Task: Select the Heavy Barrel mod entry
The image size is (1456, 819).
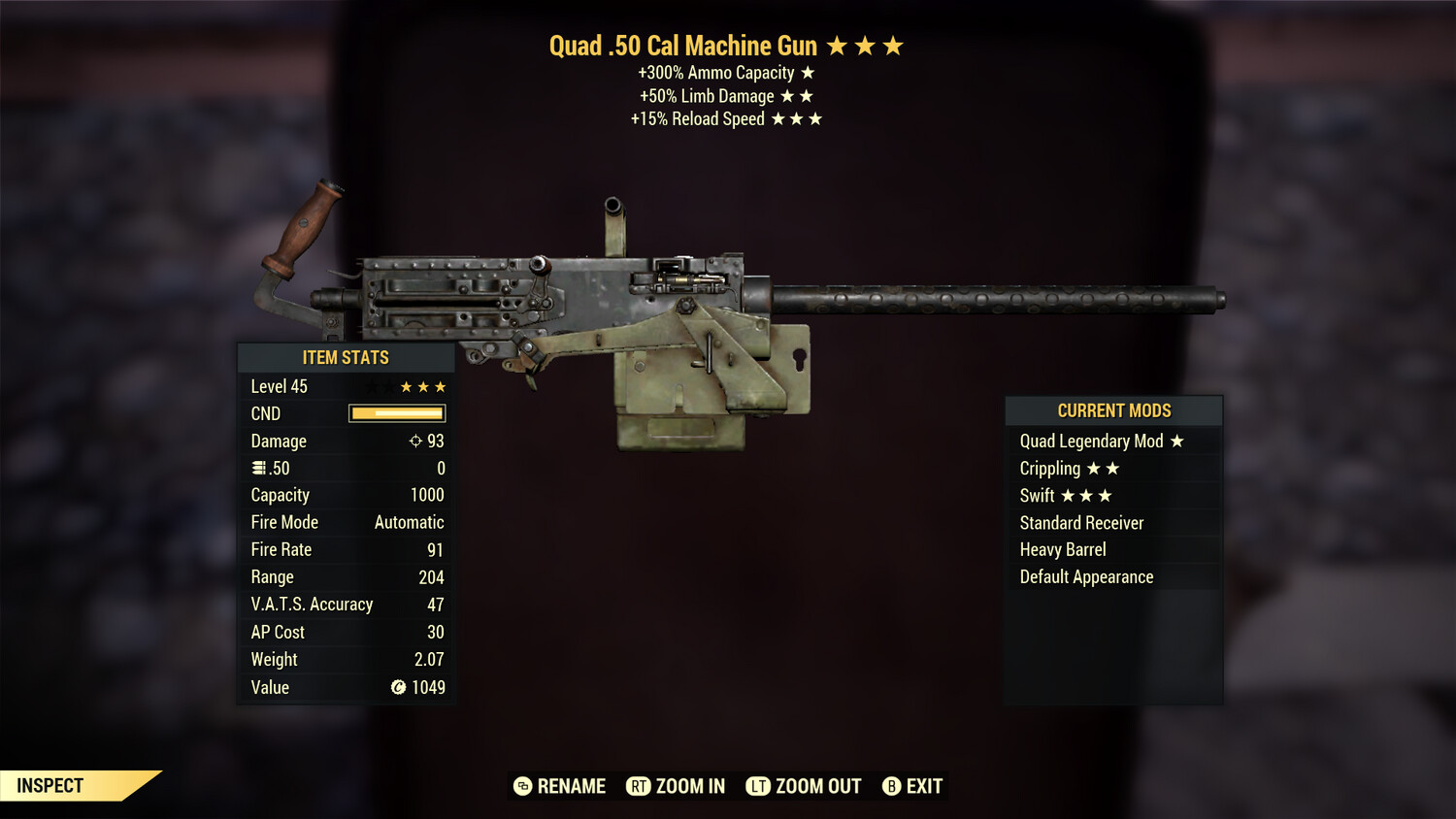Action: tap(1062, 549)
